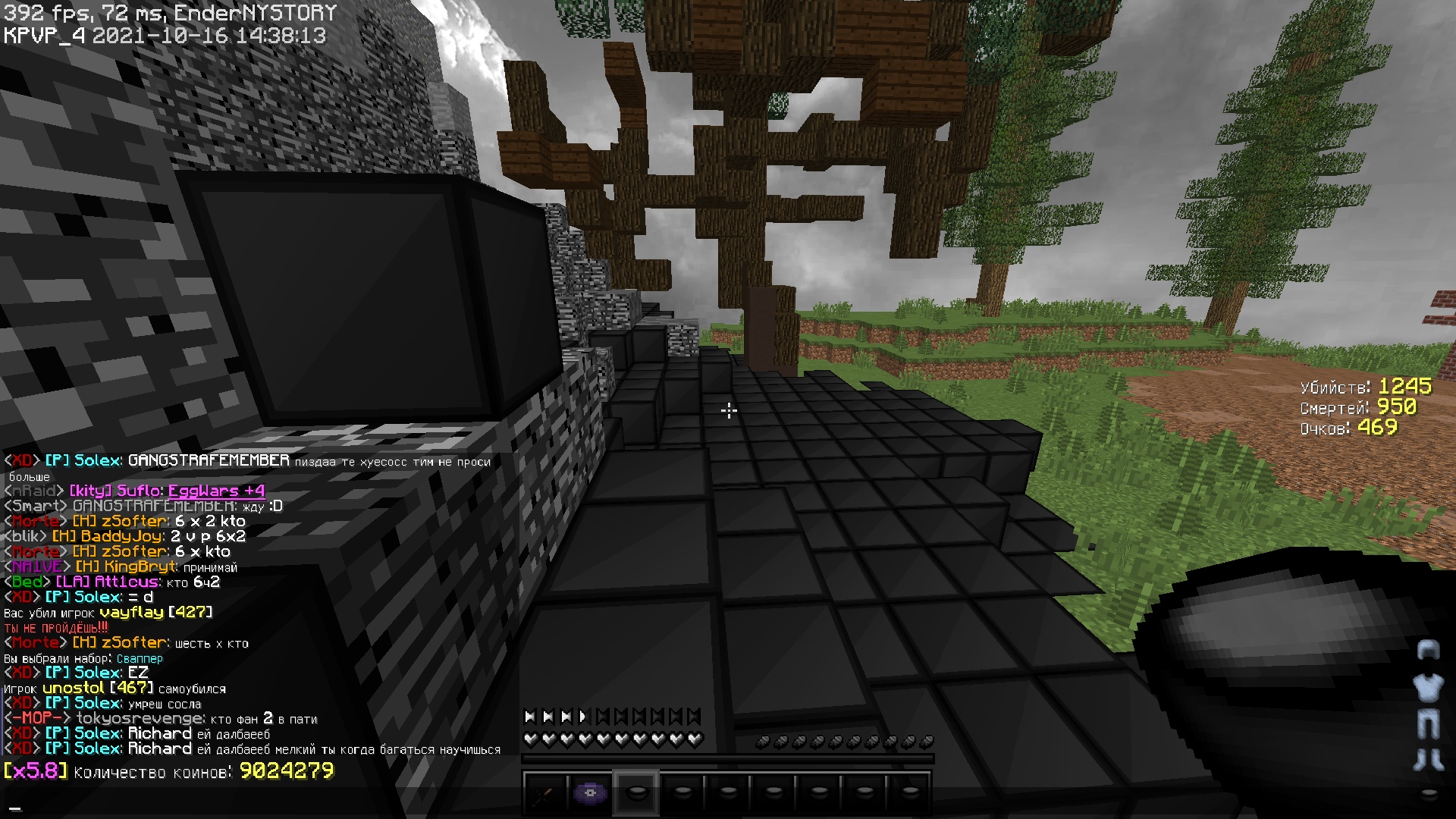Click the crosshair at screen center
This screenshot has width=1456, height=819.
tap(728, 409)
